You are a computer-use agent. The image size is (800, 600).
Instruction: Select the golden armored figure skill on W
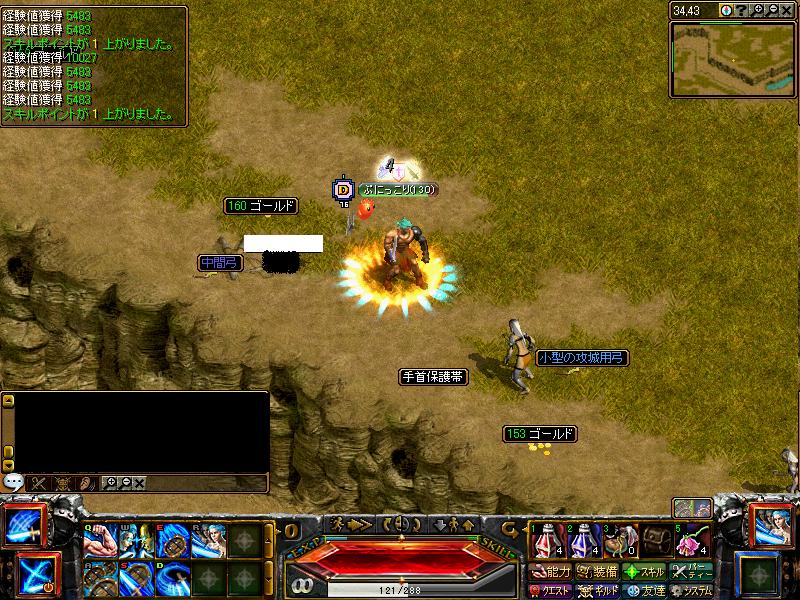[x=136, y=541]
